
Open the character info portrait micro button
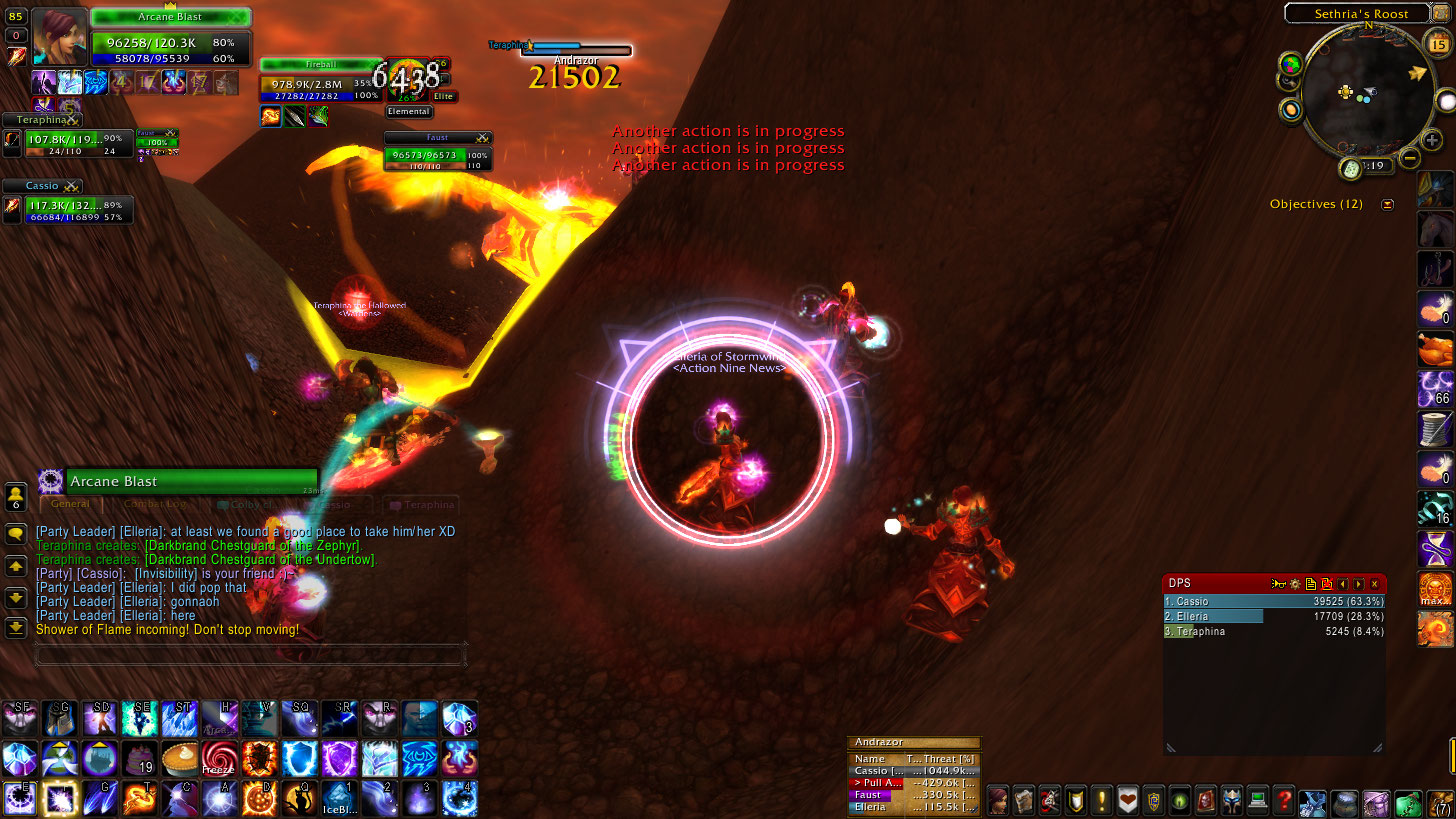point(997,800)
